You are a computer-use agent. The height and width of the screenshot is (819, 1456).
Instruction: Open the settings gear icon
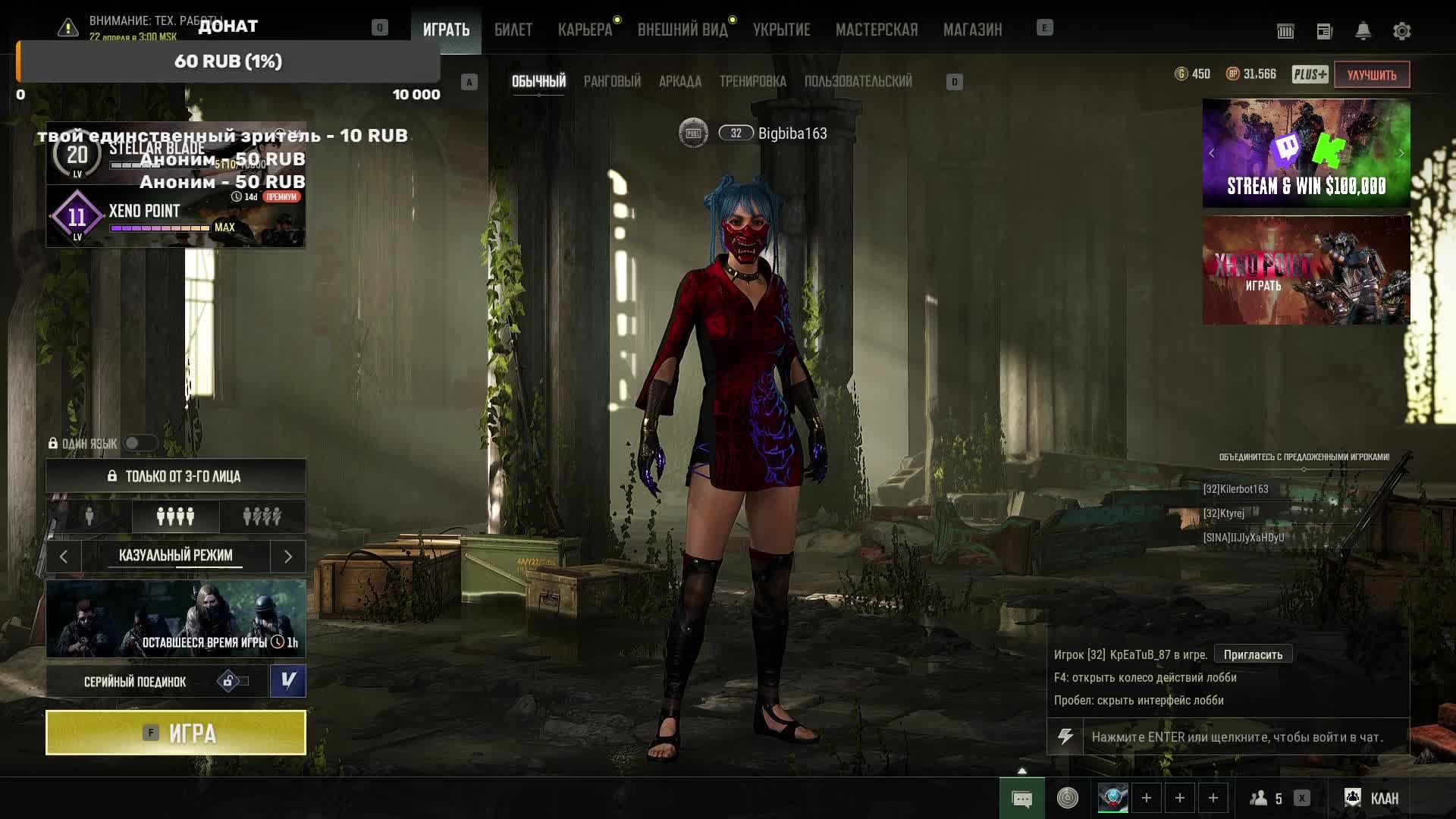(x=1401, y=31)
